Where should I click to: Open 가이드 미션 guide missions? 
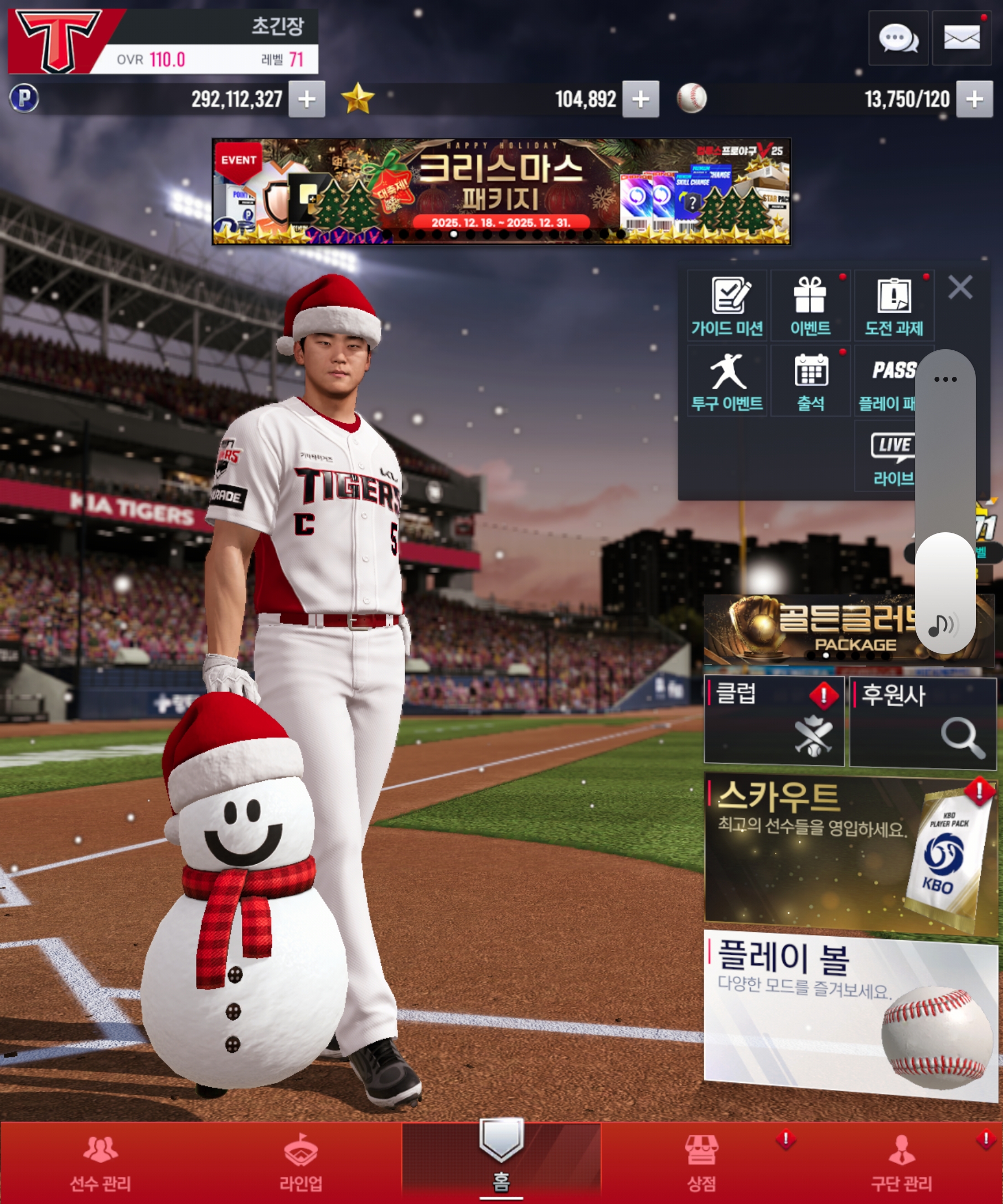[727, 305]
